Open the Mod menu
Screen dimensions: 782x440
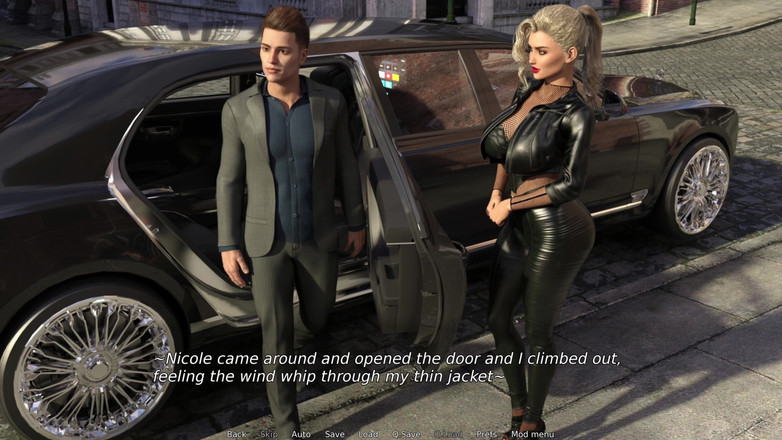pos(532,434)
